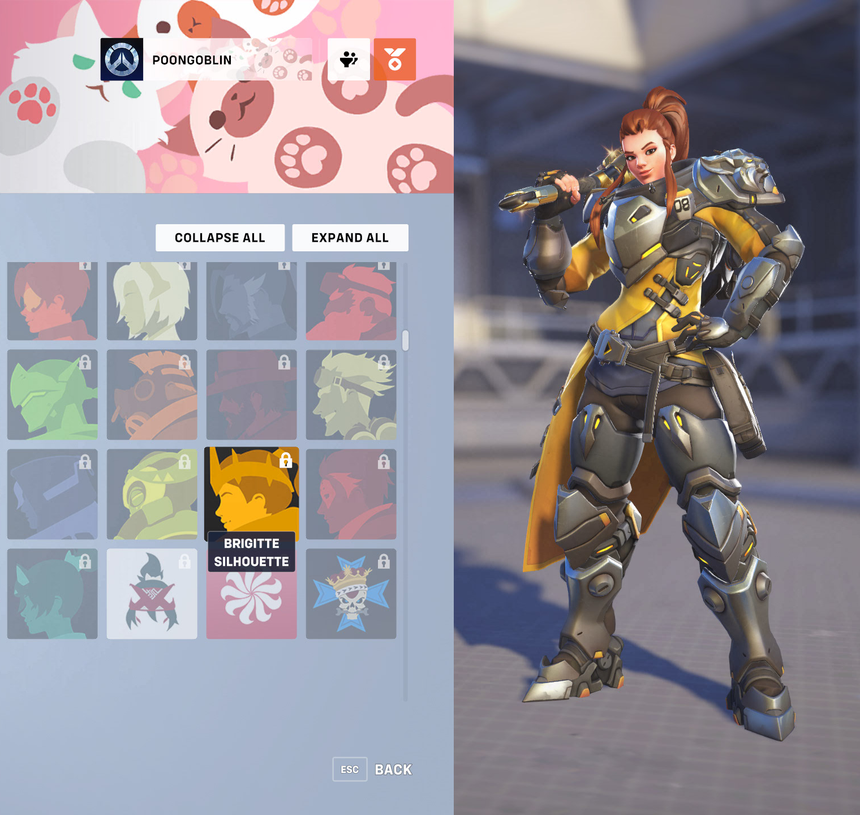
Task: Click the icon list scrollbar handle
Action: pos(405,340)
